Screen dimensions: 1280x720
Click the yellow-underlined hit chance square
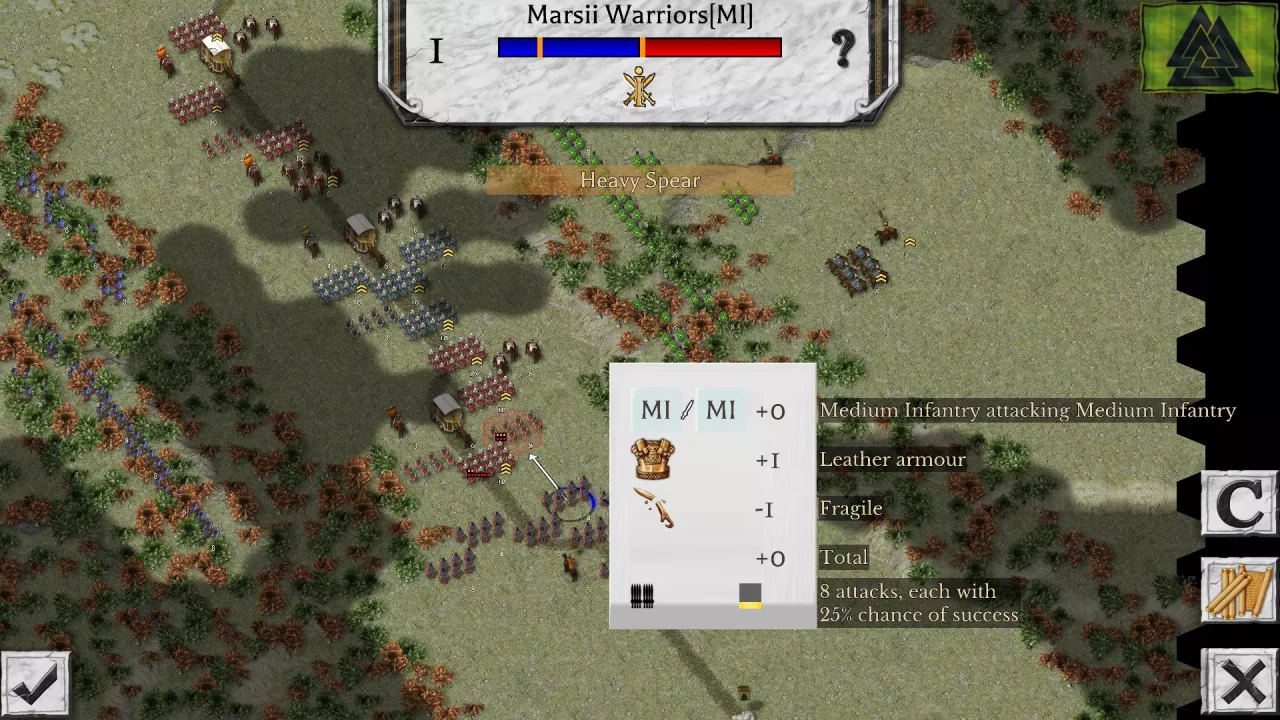click(x=750, y=595)
